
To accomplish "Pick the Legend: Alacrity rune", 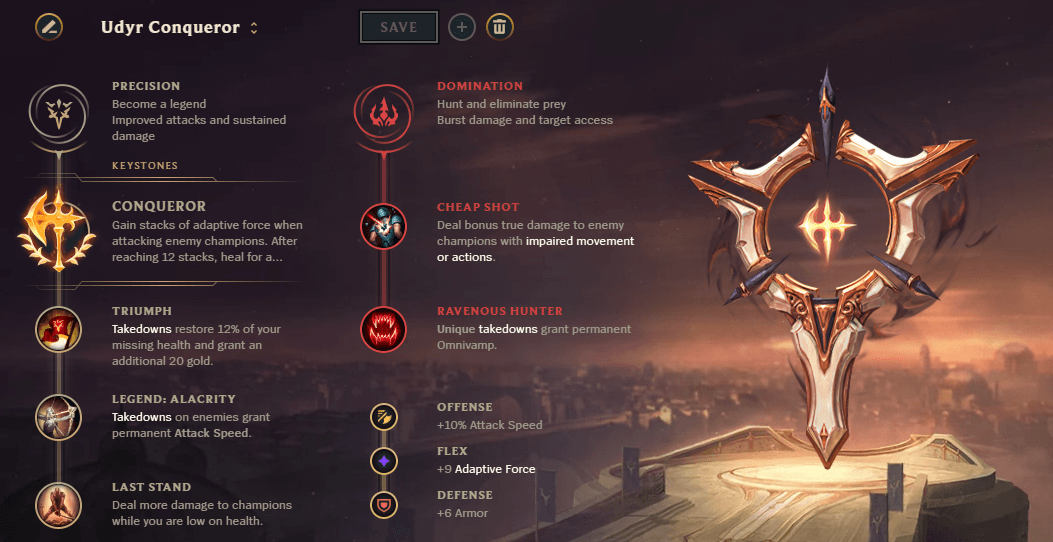I will (58, 417).
